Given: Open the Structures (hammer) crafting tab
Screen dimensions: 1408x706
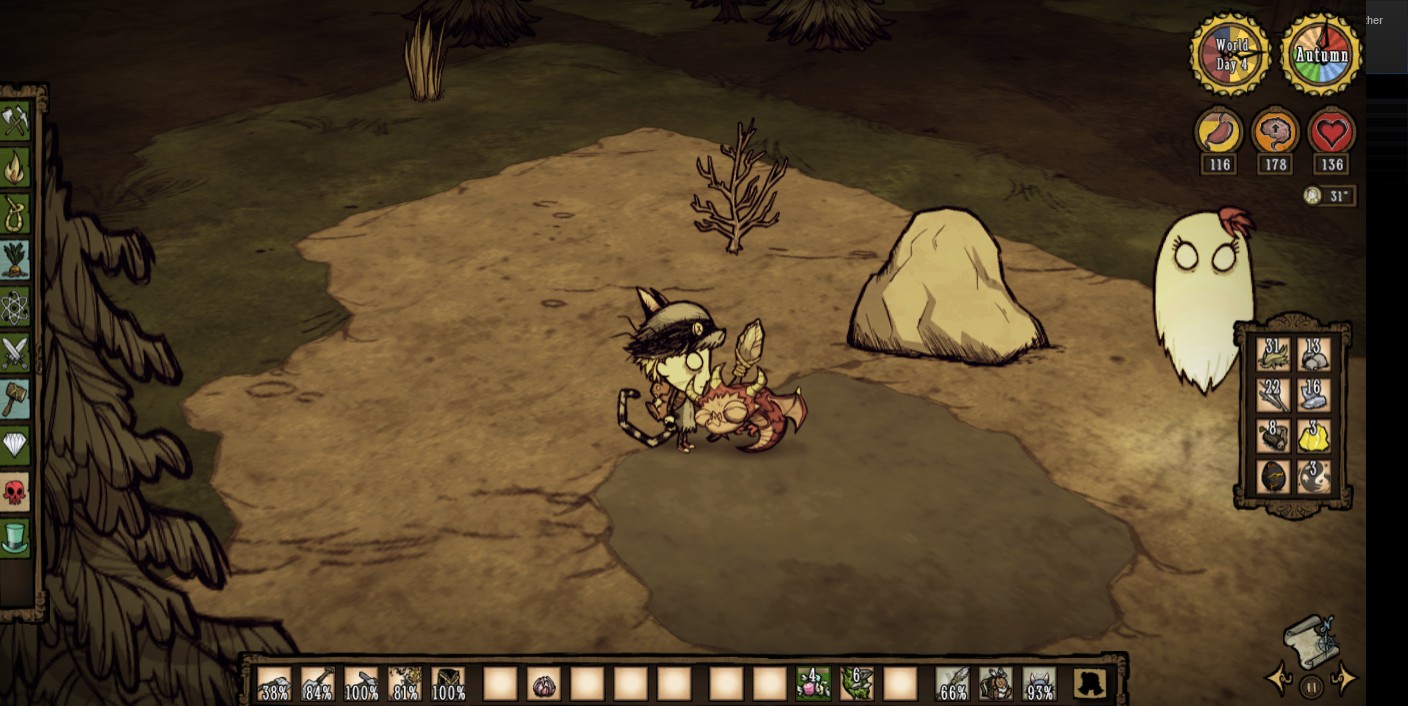Looking at the screenshot, I should point(15,399).
